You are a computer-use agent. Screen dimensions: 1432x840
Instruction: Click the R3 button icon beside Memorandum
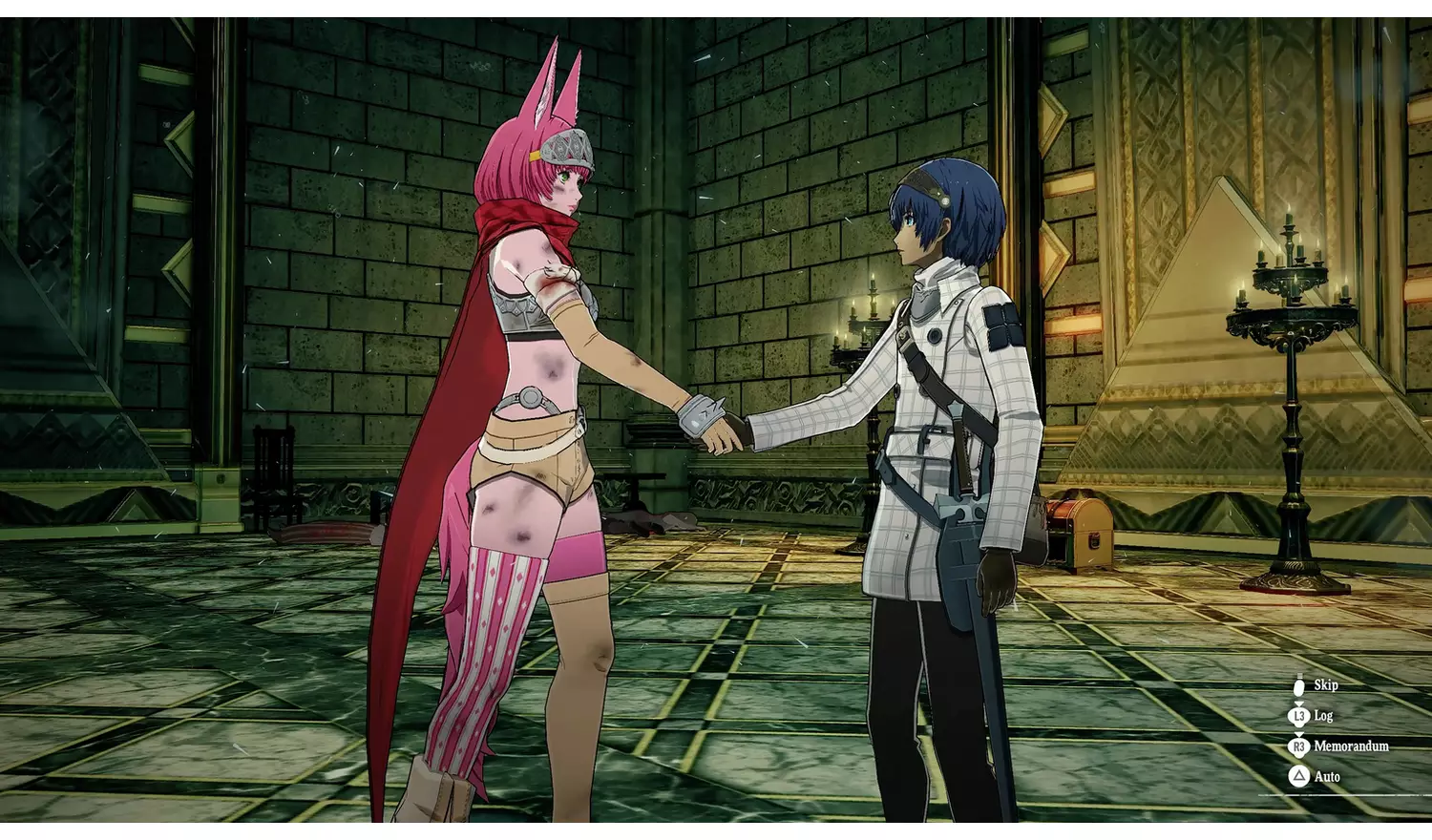1299,745
